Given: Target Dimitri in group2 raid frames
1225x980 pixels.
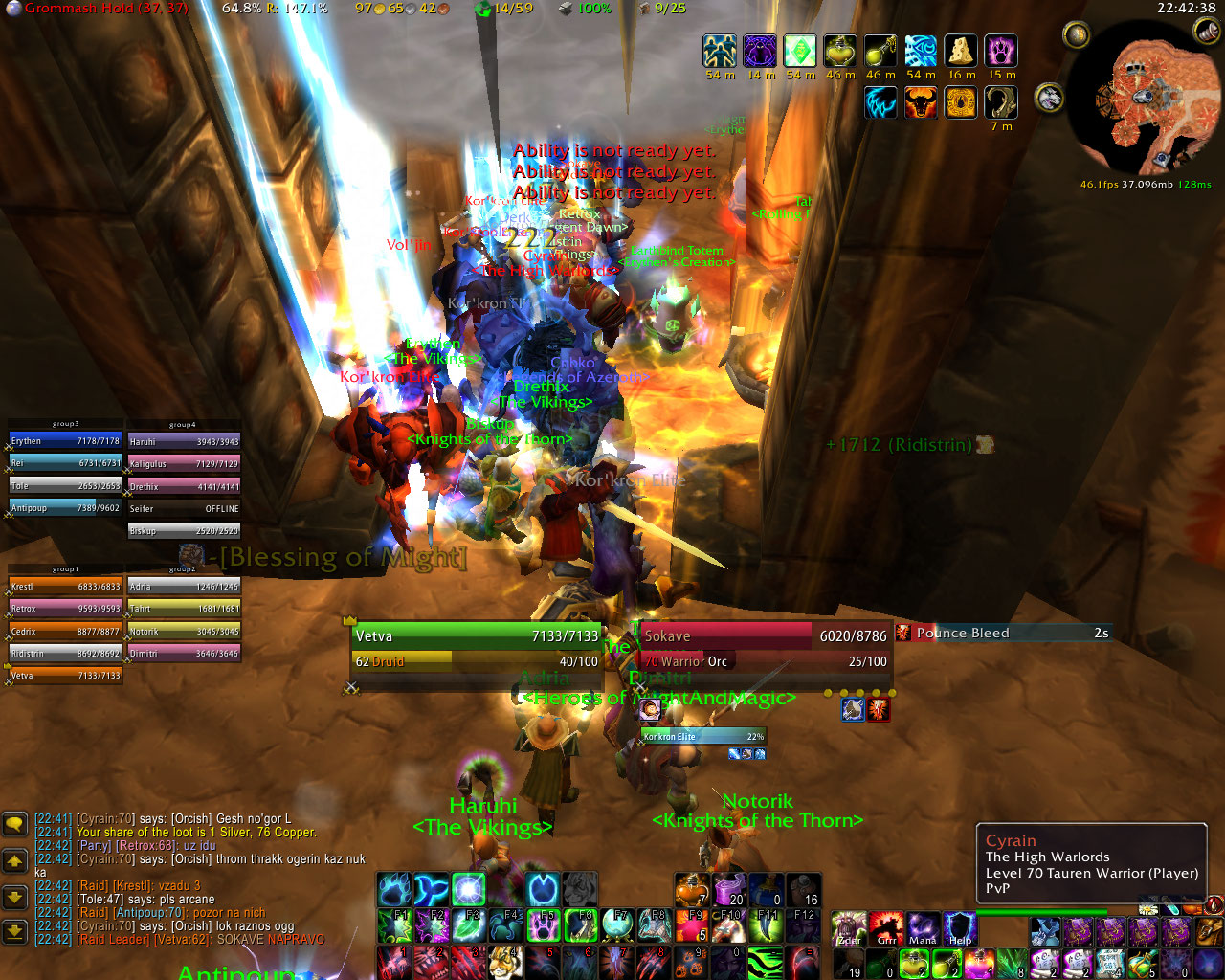Looking at the screenshot, I should [x=184, y=654].
